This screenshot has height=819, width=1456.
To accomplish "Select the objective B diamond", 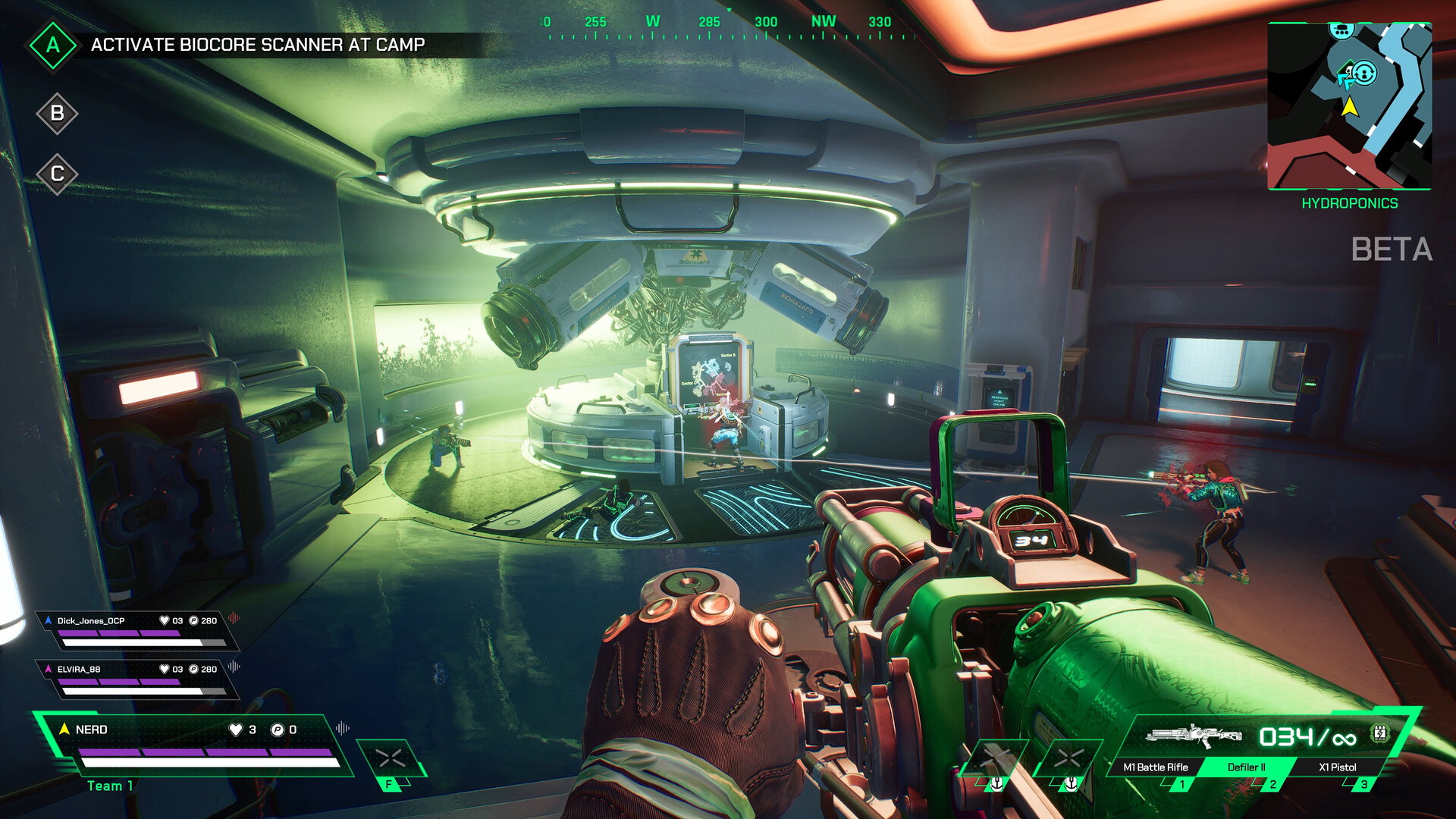I will (x=57, y=114).
